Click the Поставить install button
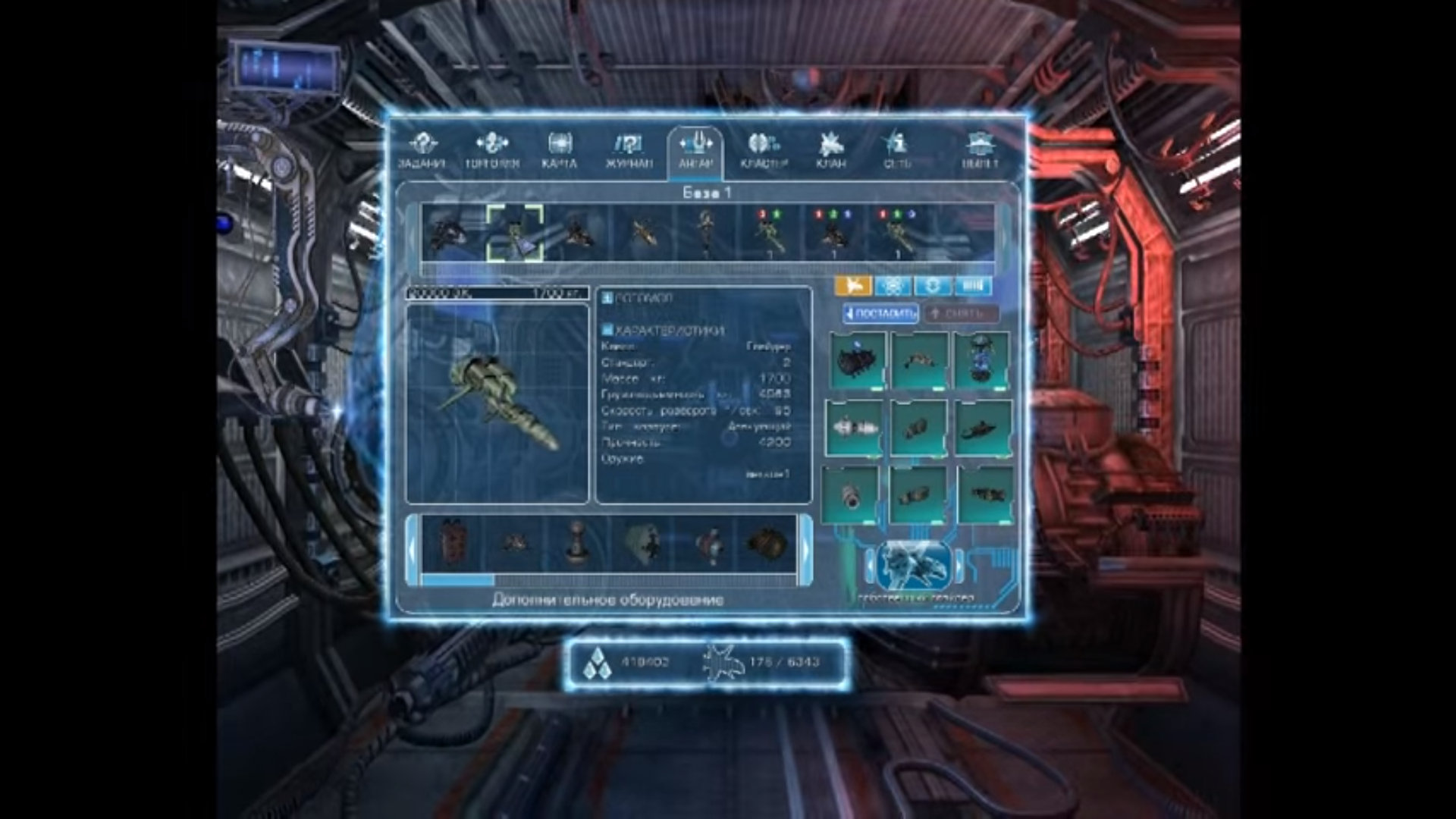The width and height of the screenshot is (1456, 819). click(881, 313)
